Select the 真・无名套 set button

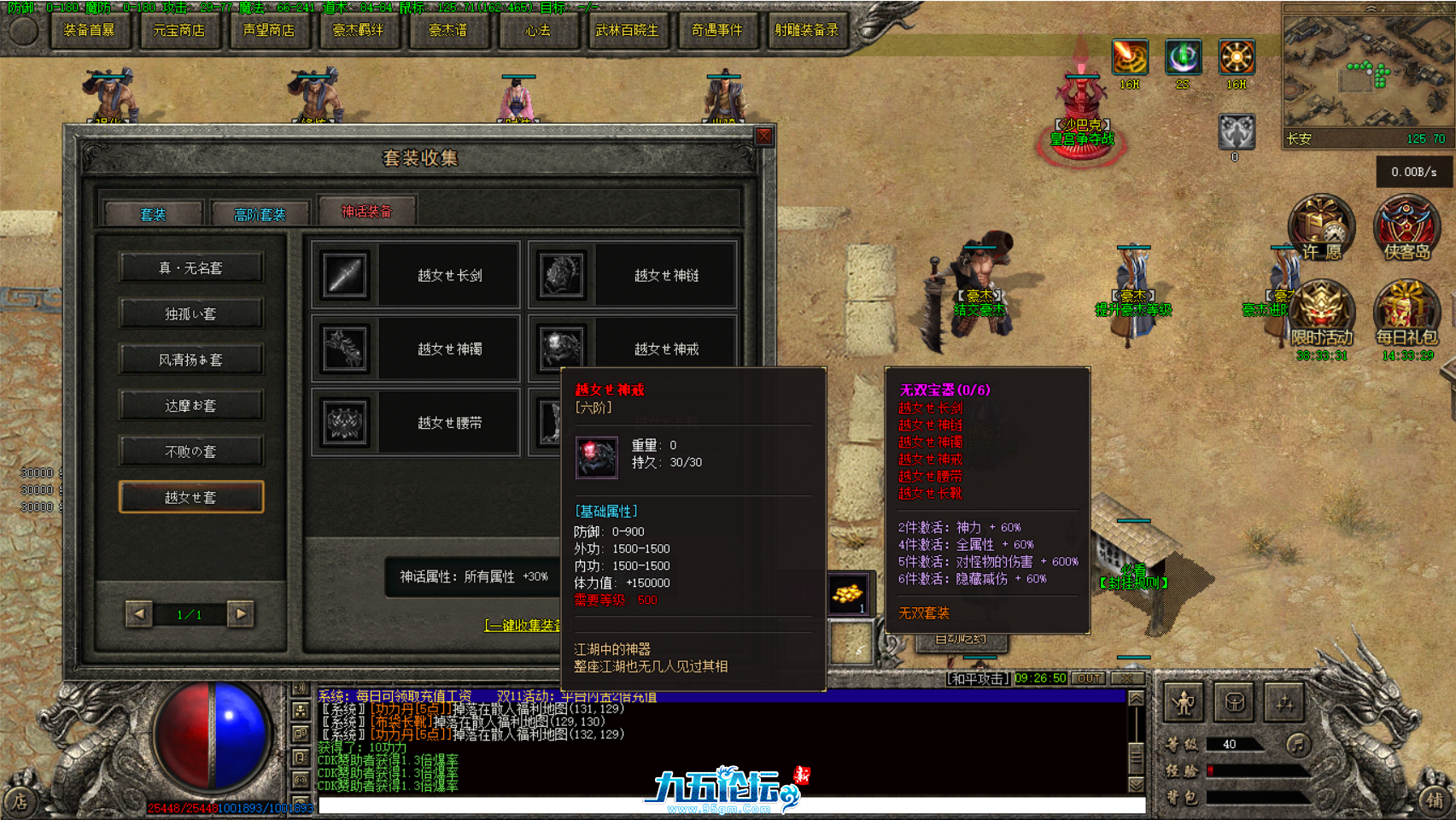(x=190, y=267)
